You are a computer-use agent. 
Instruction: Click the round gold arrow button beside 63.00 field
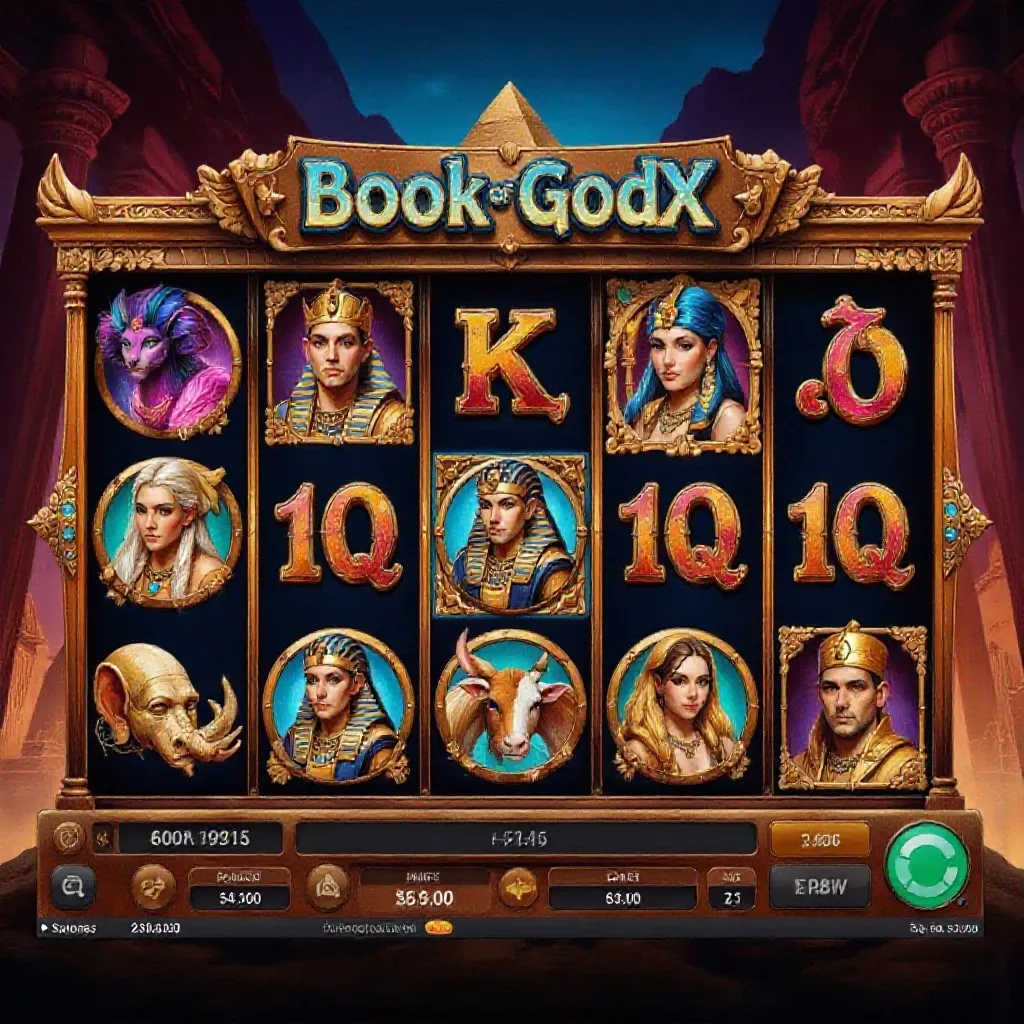tap(517, 887)
